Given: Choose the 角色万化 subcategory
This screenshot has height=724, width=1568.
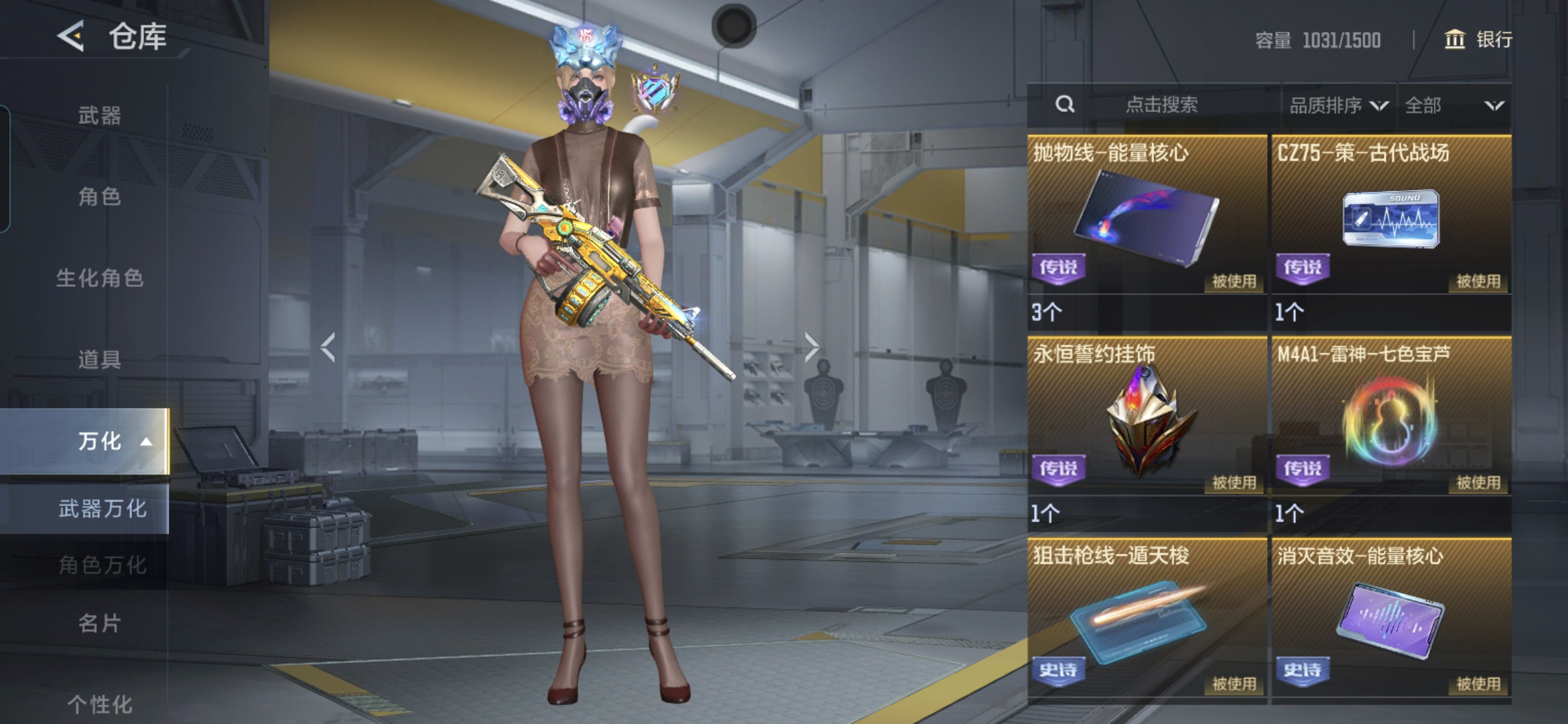Looking at the screenshot, I should coord(102,565).
